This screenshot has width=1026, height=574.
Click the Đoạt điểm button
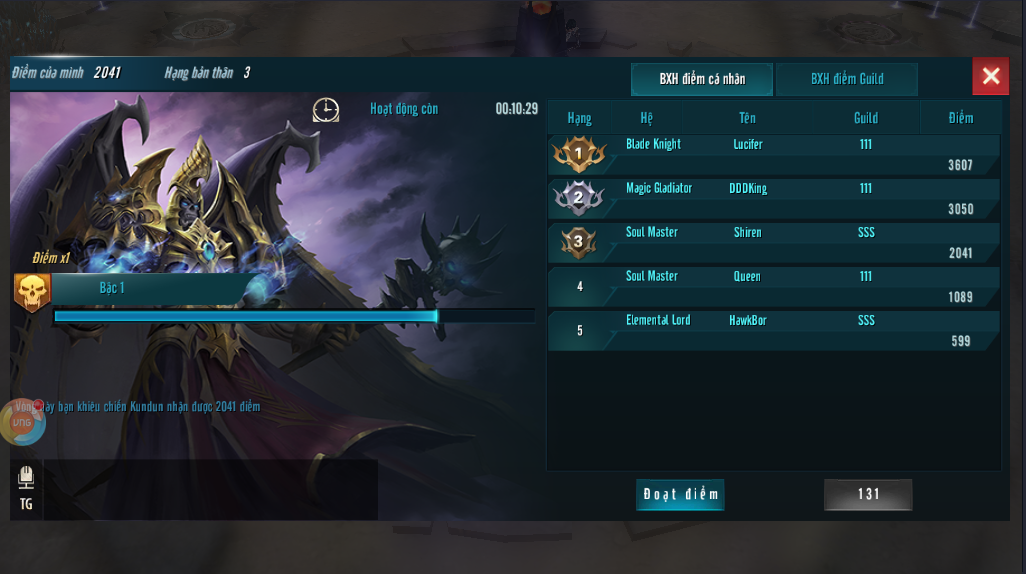[x=680, y=494]
